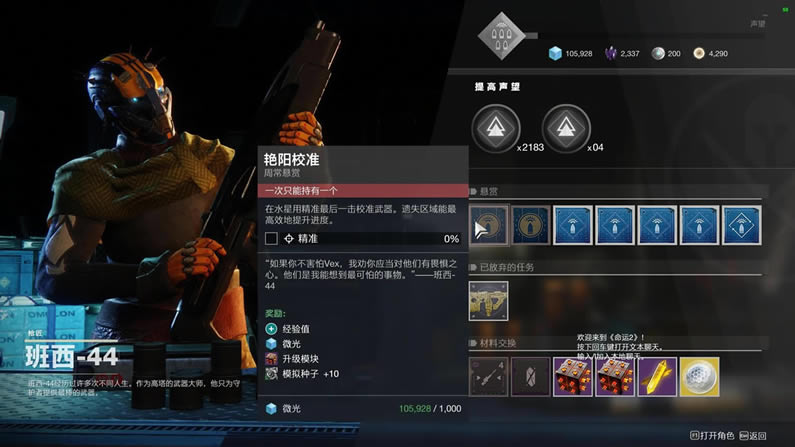Screen dimensions: 795x447
Task: Select the 艳阳校准 weekly bounty slot
Action: click(489, 225)
